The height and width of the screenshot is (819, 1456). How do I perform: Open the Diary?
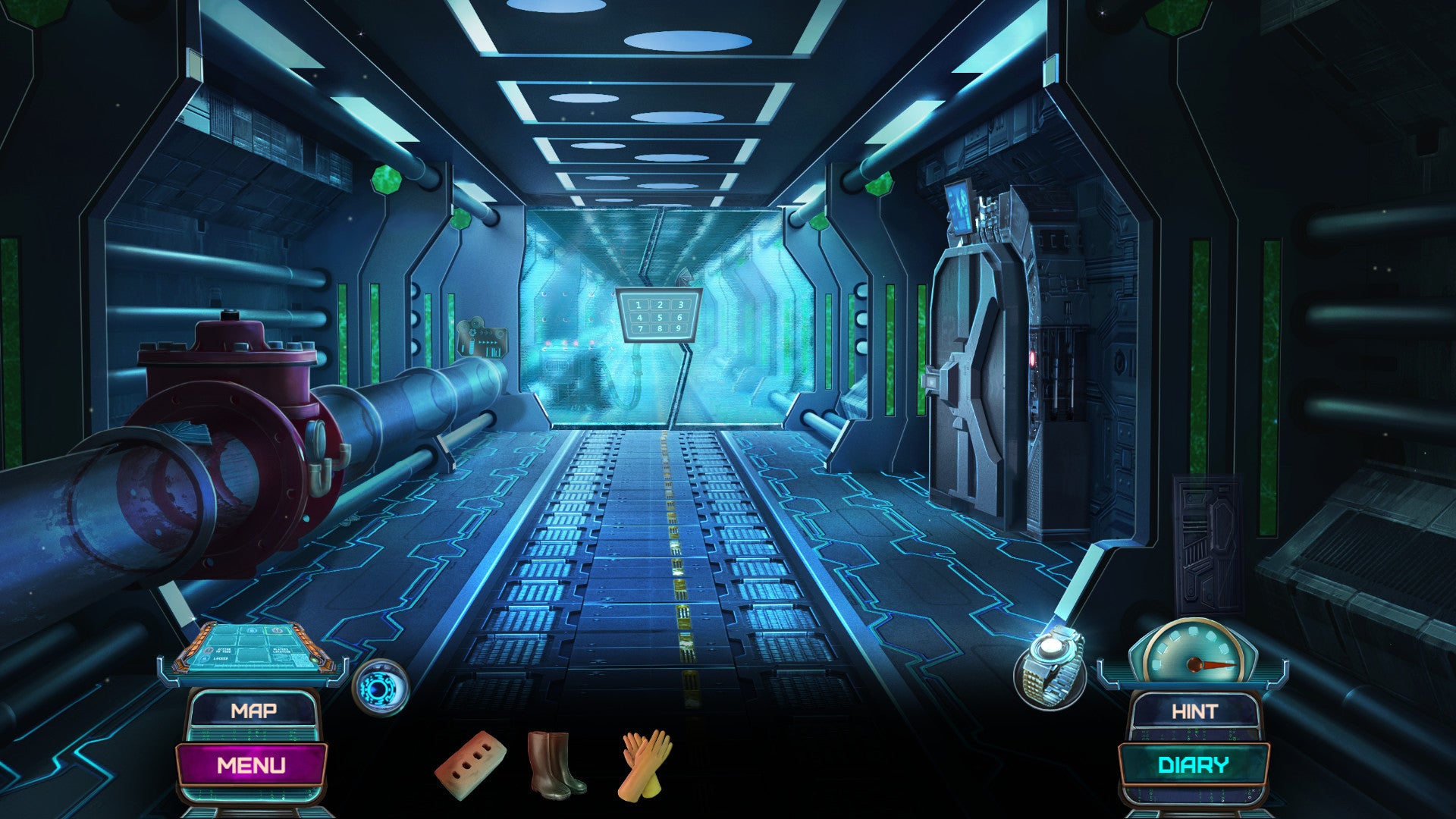pos(1193,764)
